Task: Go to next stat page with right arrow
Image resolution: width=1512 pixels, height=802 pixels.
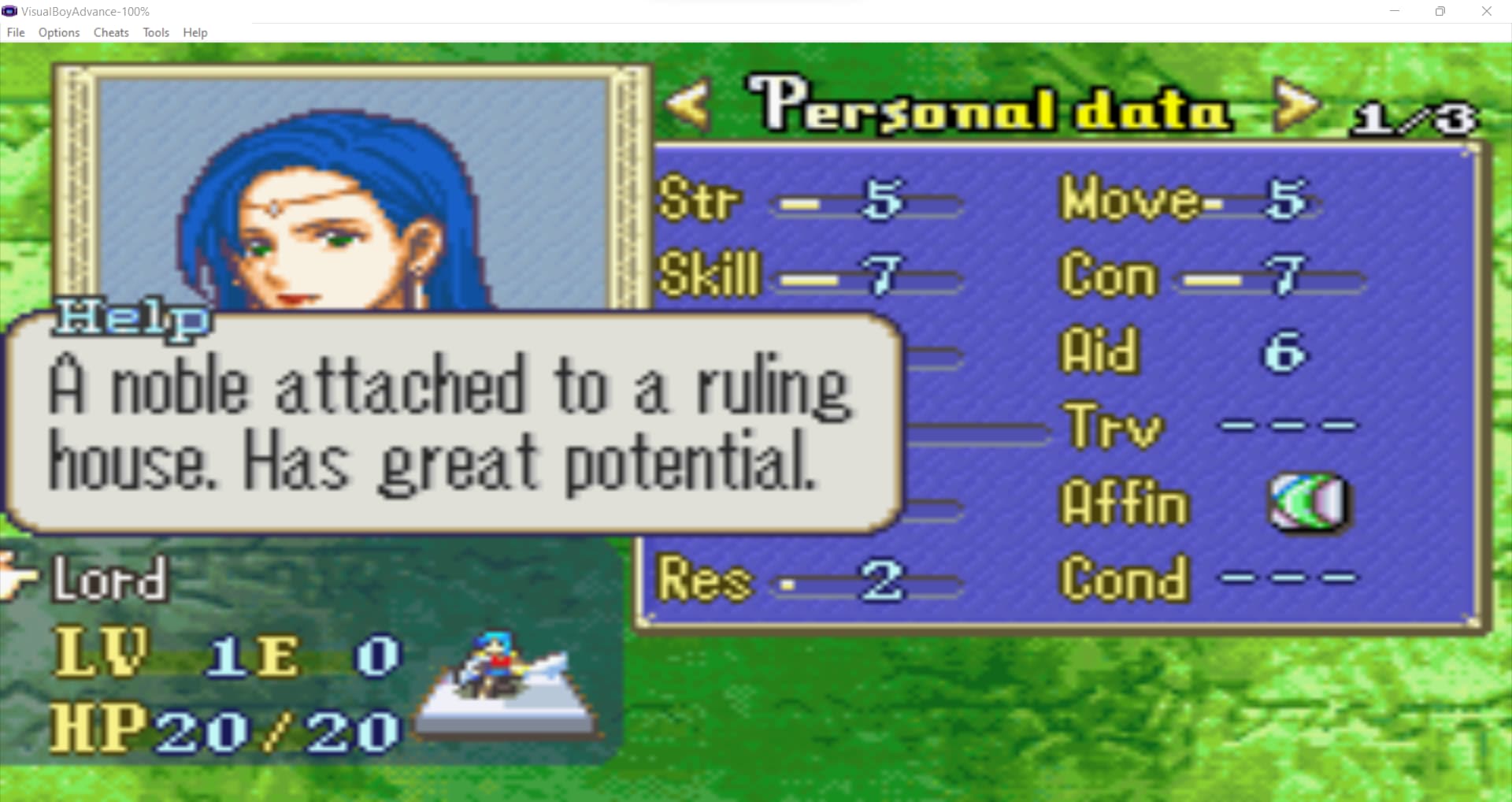Action: click(1295, 105)
